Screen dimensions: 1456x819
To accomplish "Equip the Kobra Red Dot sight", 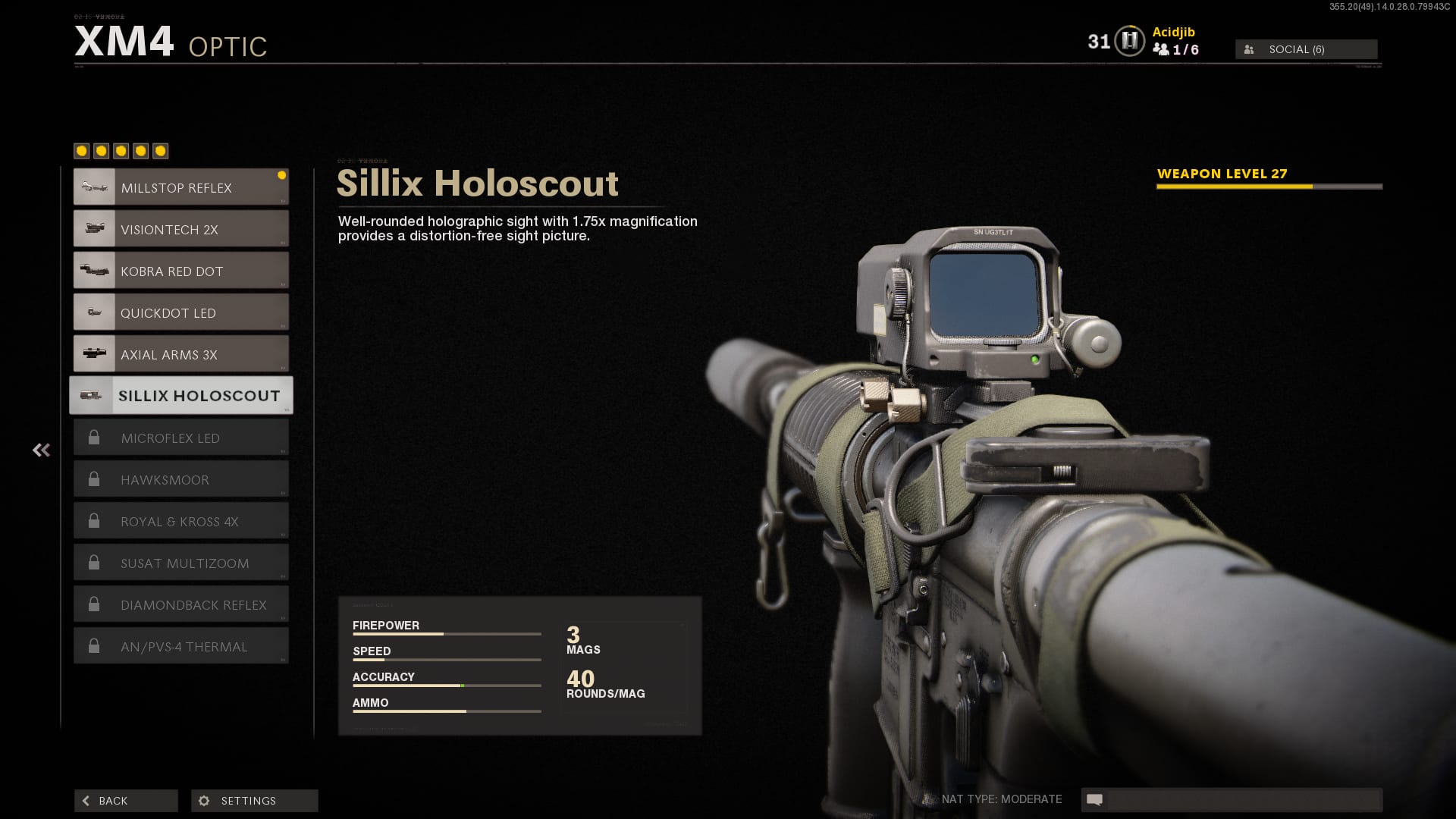I will (x=180, y=271).
